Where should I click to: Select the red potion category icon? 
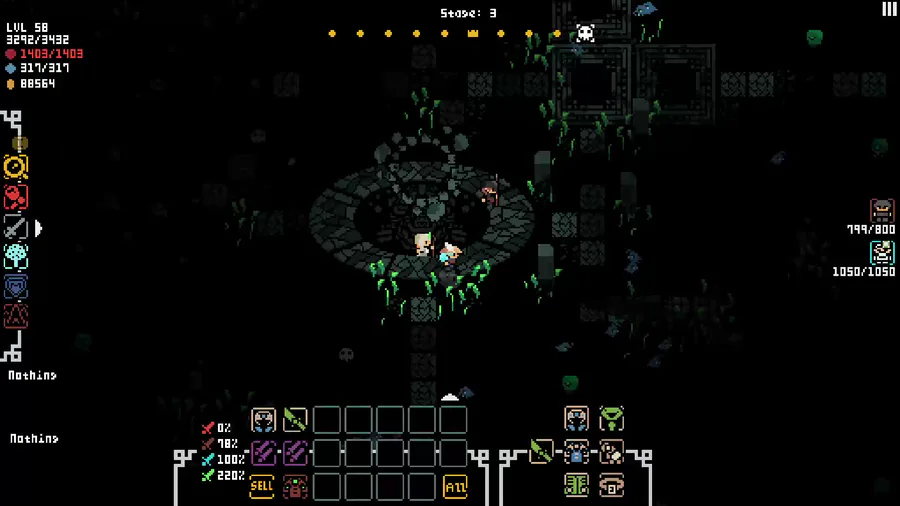[x=16, y=197]
